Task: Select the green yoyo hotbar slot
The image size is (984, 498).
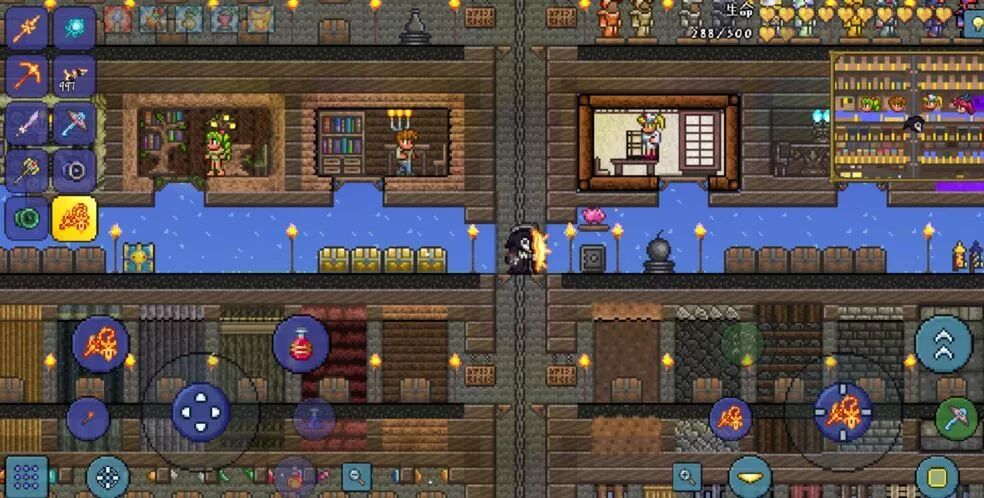Action: point(27,218)
